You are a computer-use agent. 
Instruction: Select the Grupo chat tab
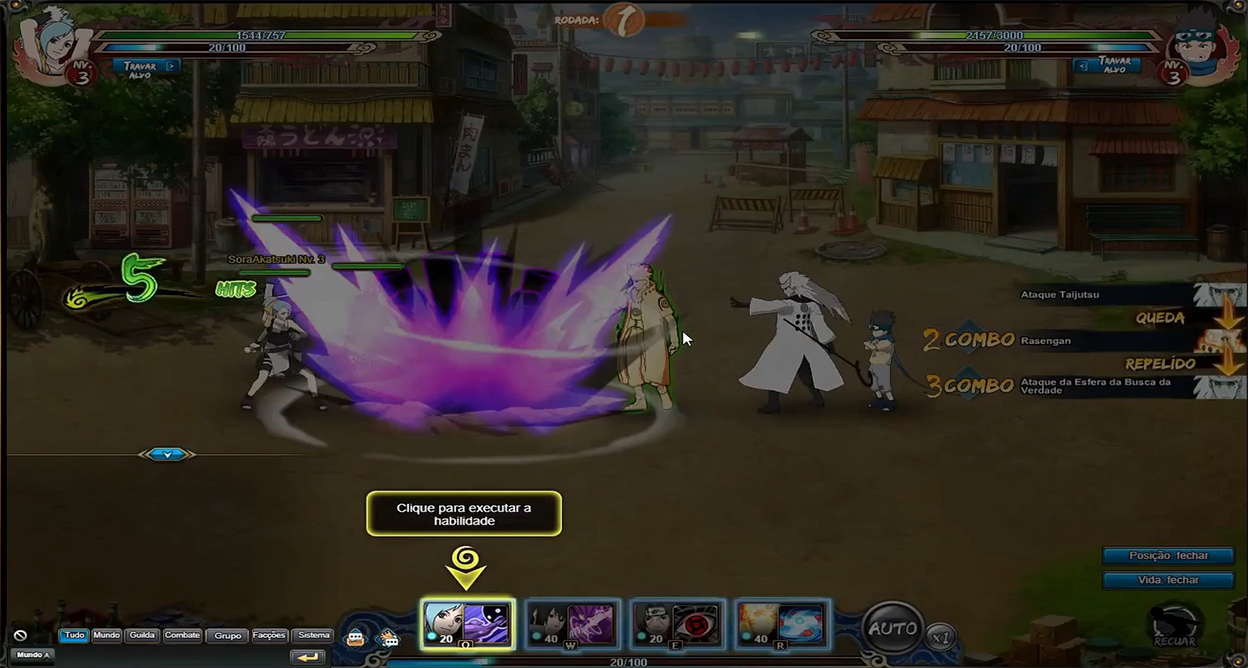tap(228, 635)
